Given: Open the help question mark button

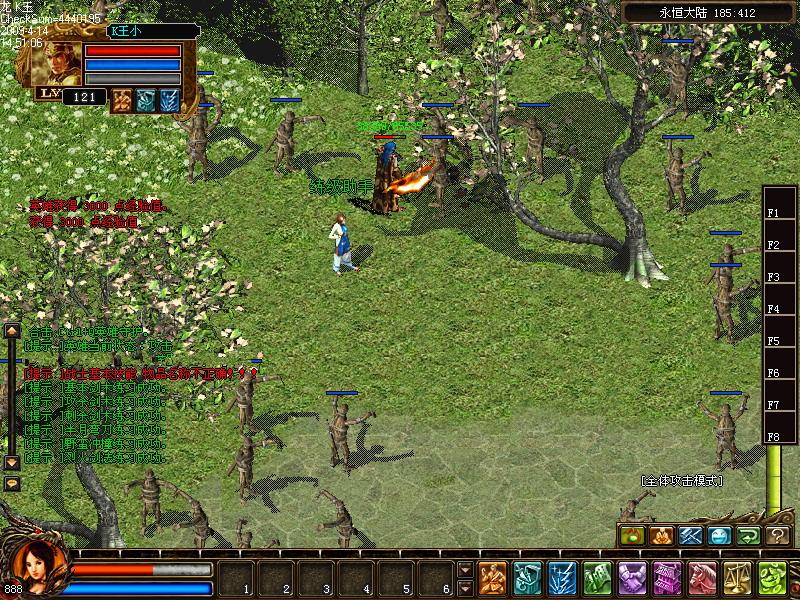Looking at the screenshot, I should pos(778,536).
